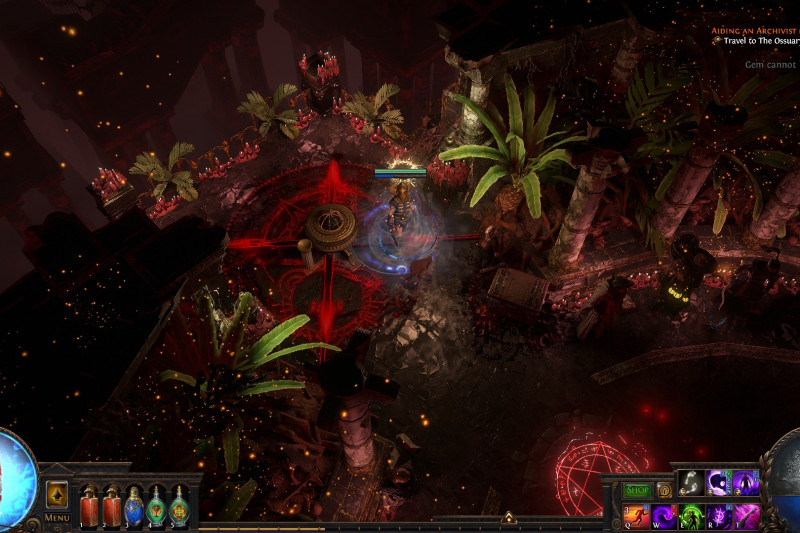Select the footprints move skill
The width and height of the screenshot is (800, 533).
click(x=692, y=483)
